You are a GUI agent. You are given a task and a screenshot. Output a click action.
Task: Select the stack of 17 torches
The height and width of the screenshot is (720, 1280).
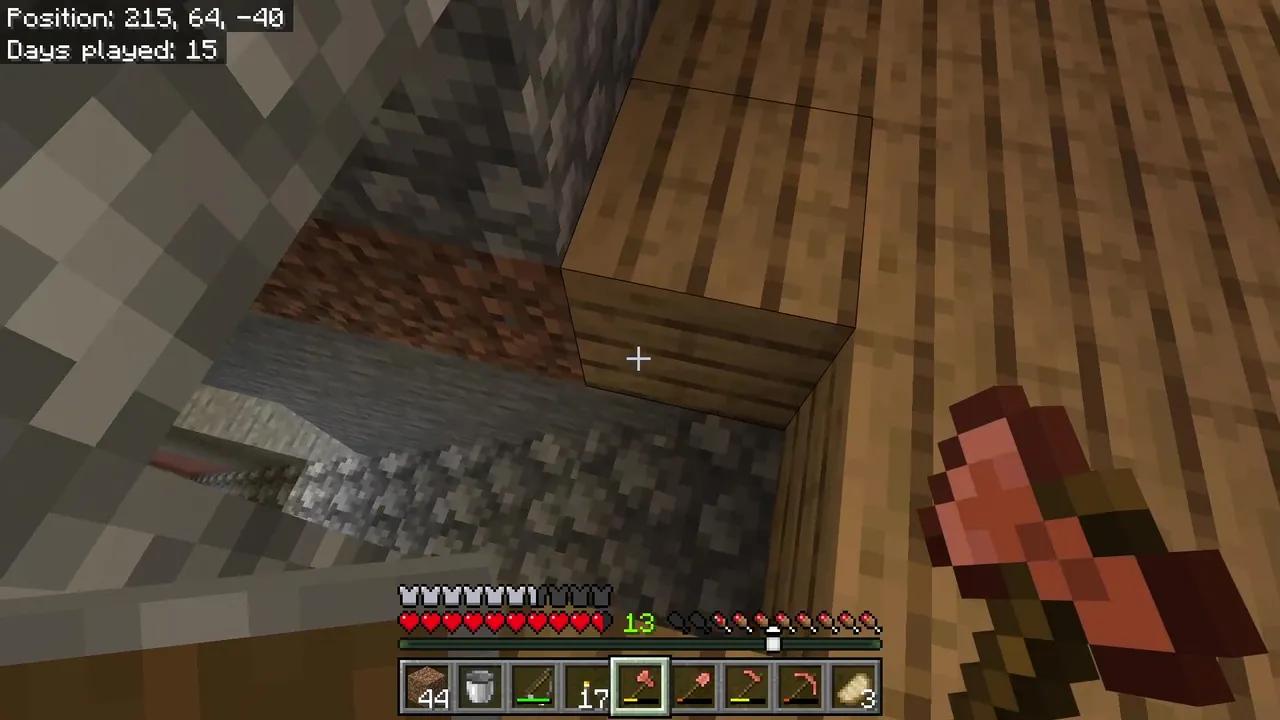coord(589,685)
